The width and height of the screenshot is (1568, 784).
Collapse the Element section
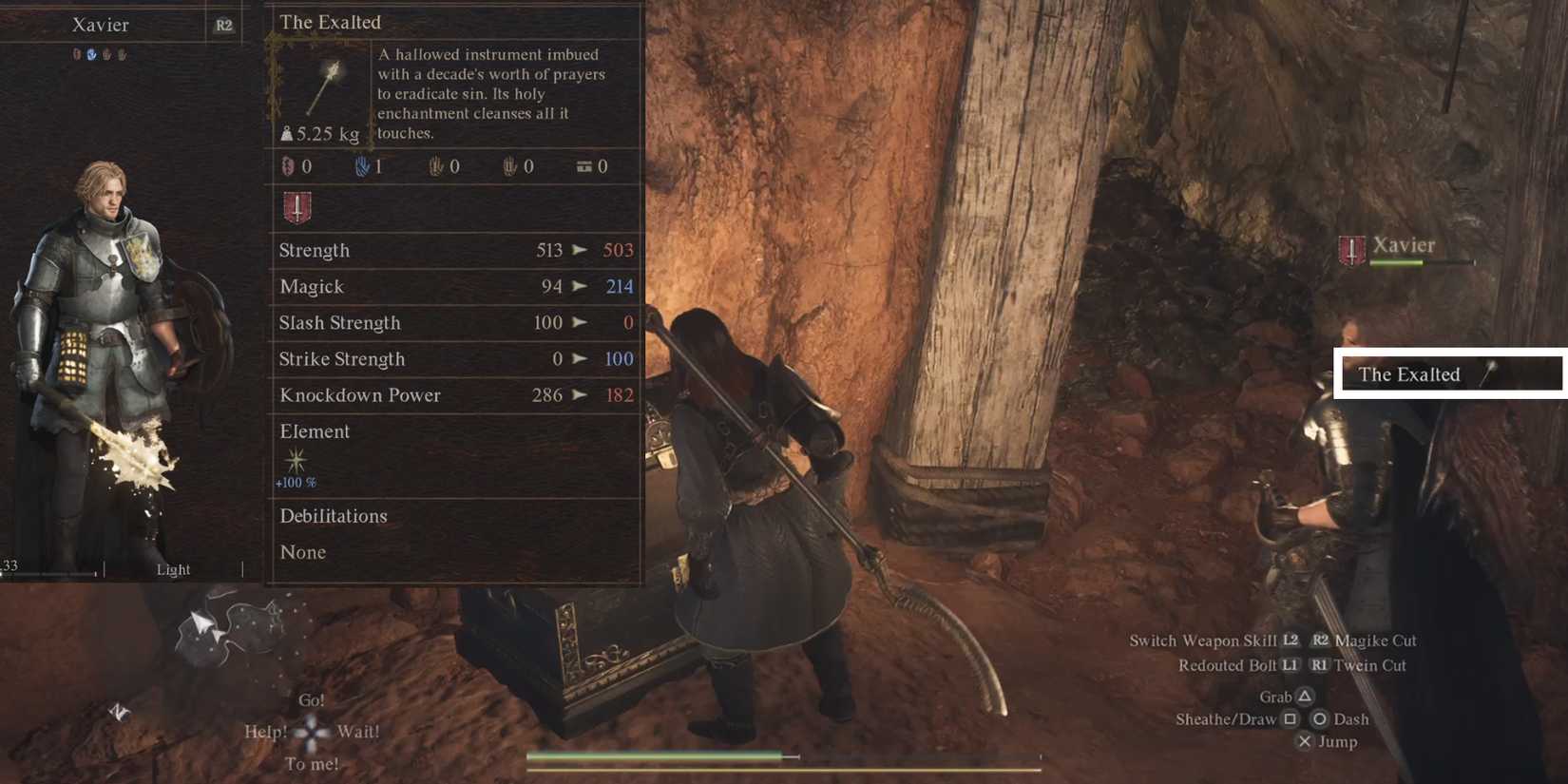(315, 431)
